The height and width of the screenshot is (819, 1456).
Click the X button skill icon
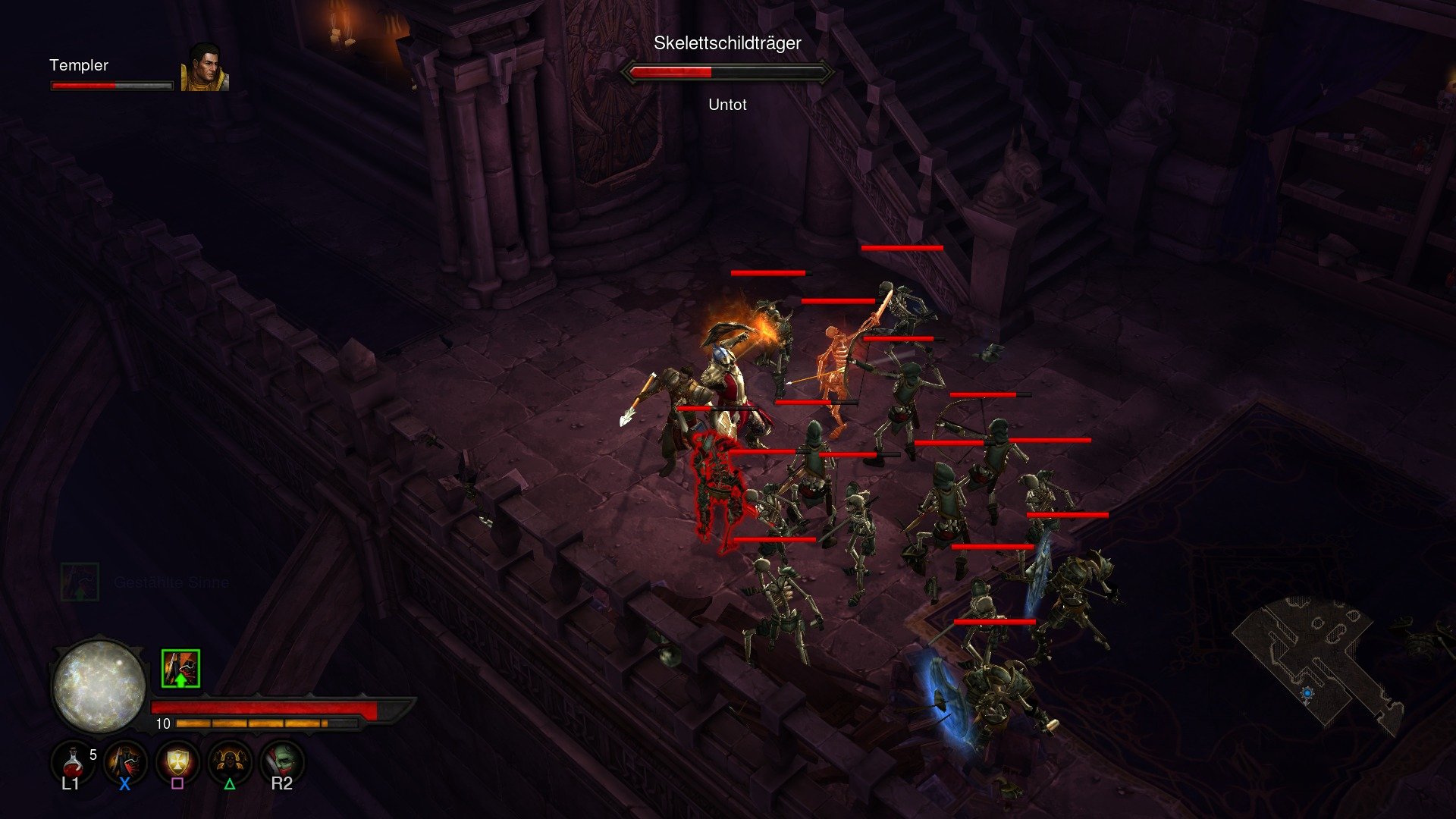click(124, 761)
